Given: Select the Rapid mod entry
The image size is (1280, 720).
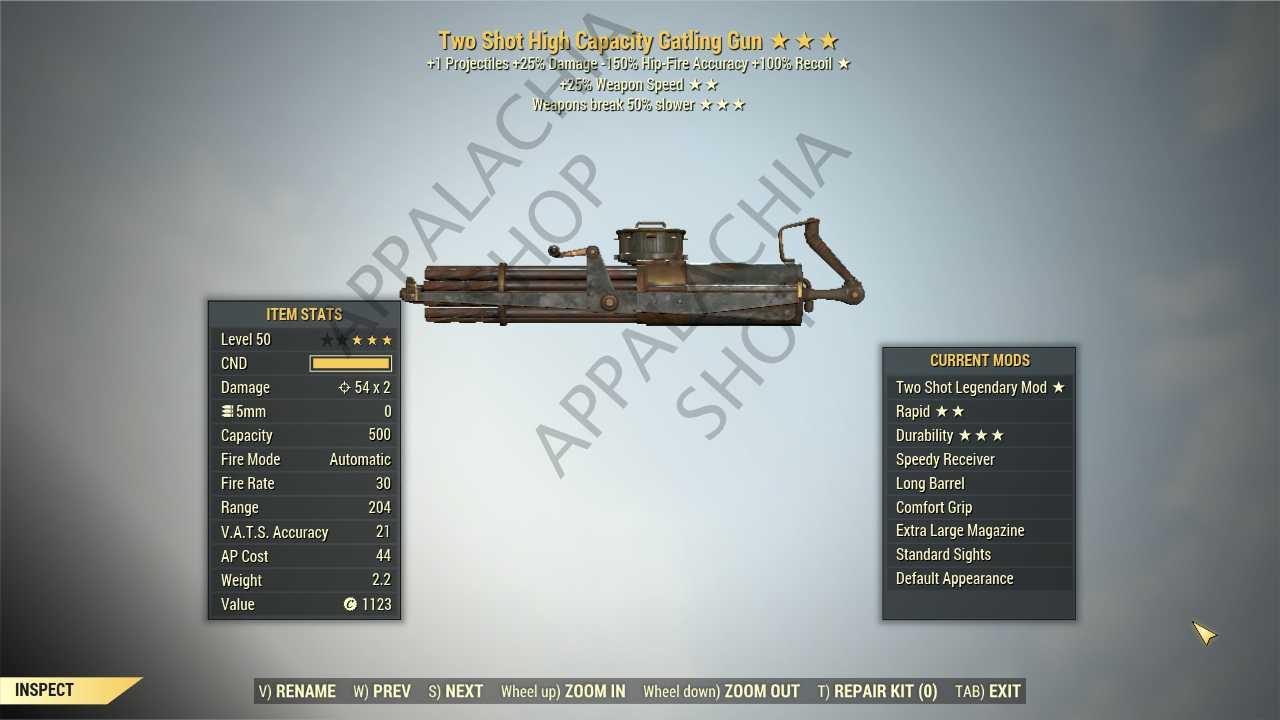Looking at the screenshot, I should pyautogui.click(x=979, y=412).
